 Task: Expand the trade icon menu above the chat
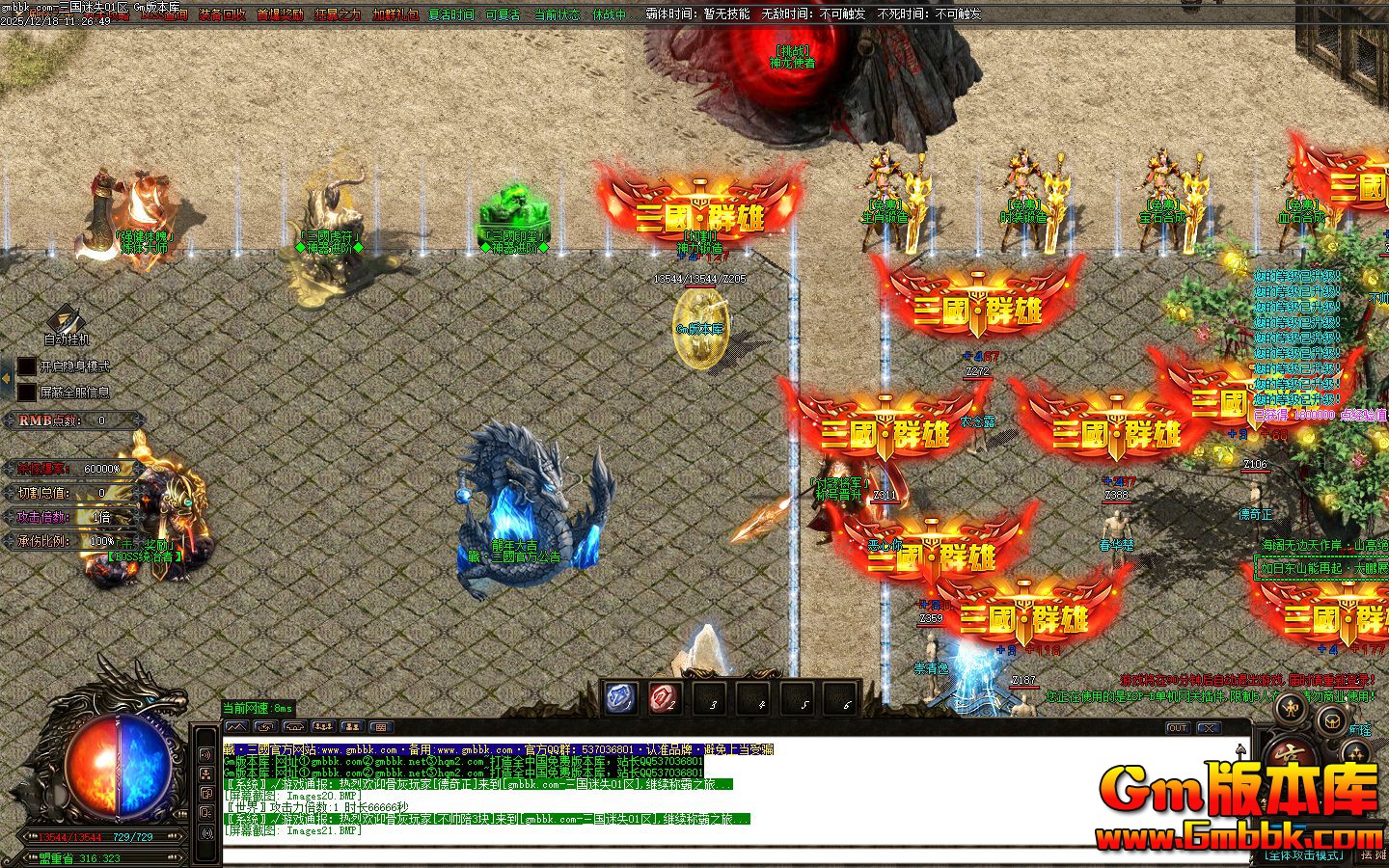pyautogui.click(x=266, y=725)
